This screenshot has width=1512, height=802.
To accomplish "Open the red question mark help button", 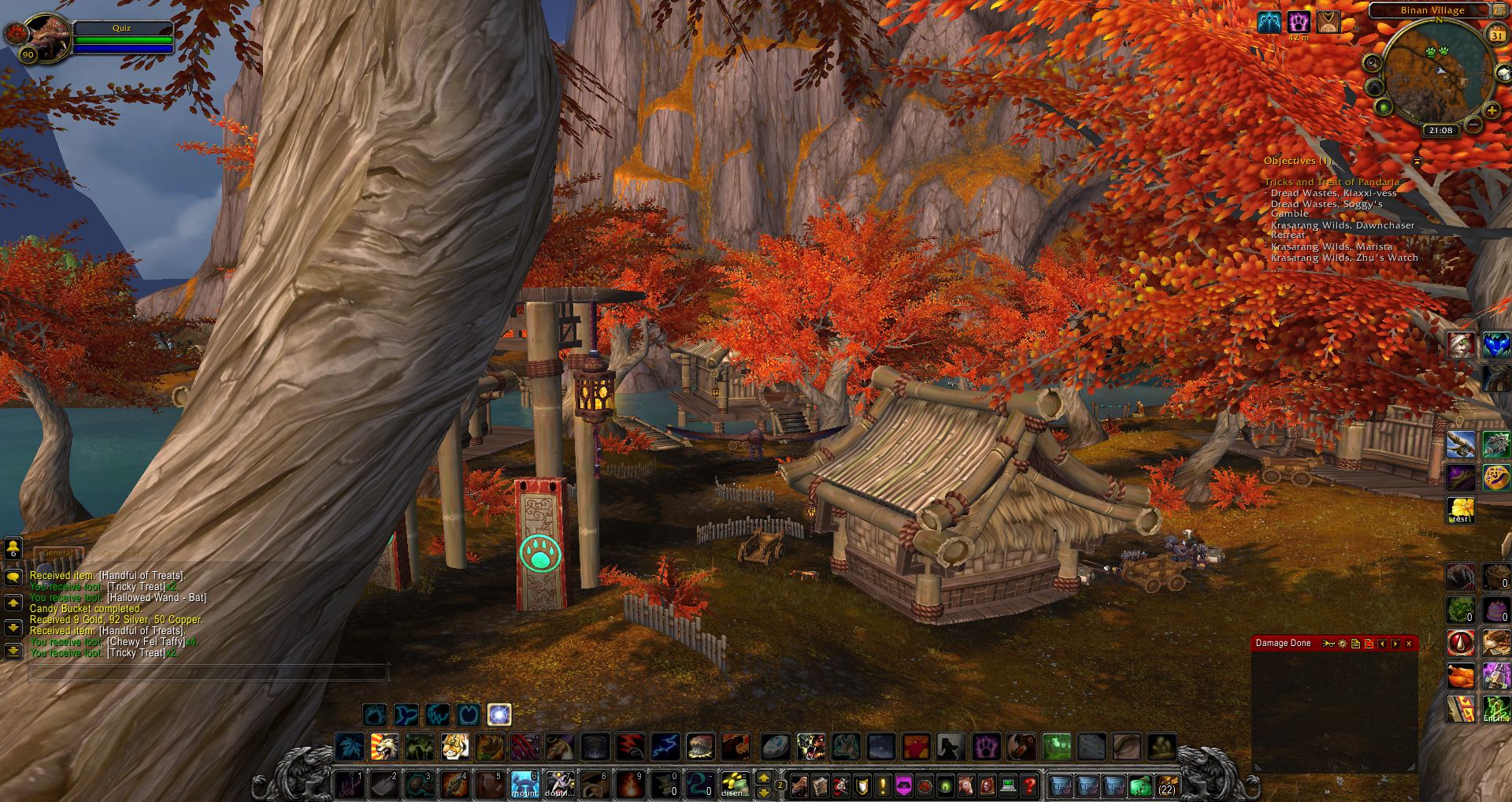I will coord(1028,785).
